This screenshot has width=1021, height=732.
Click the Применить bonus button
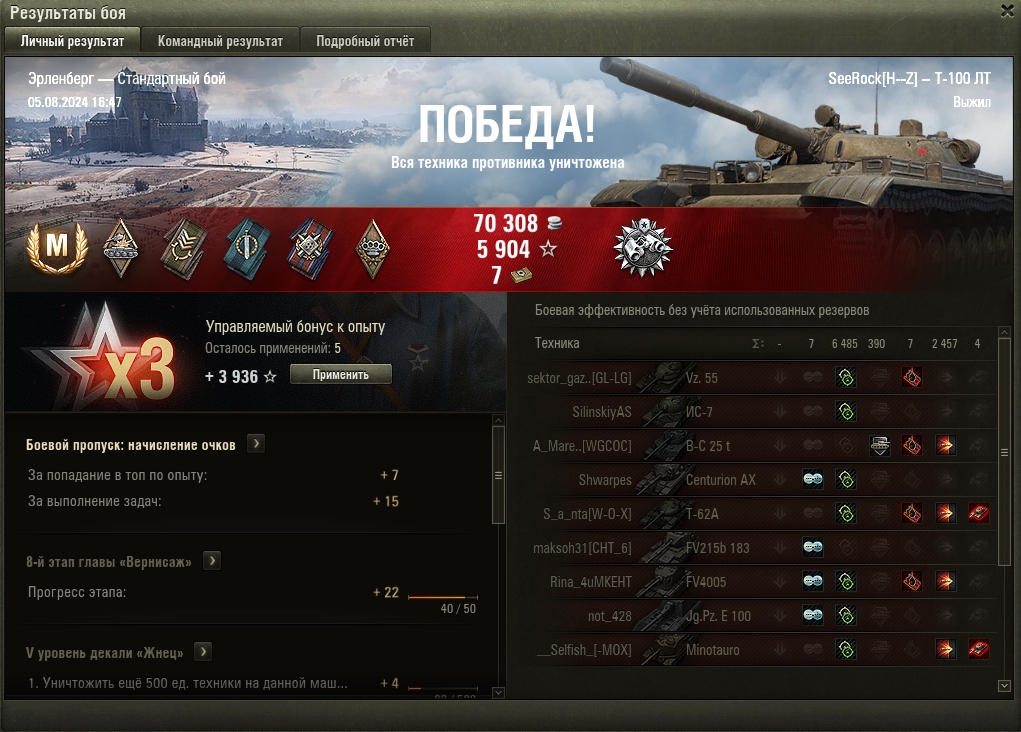click(340, 375)
